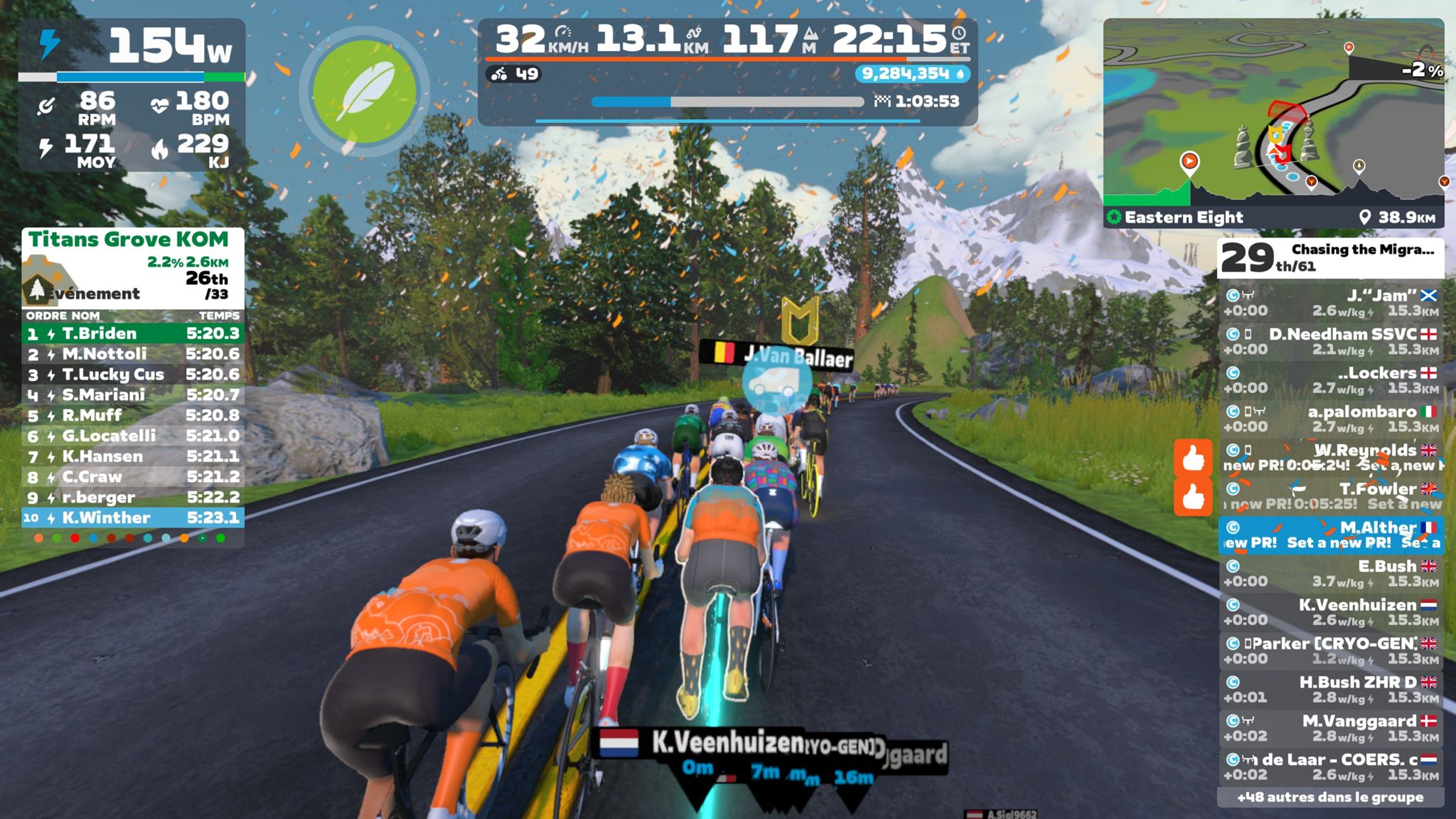Select T.Briden on the KOM leaderboard
The height and width of the screenshot is (819, 1456).
(x=133, y=333)
